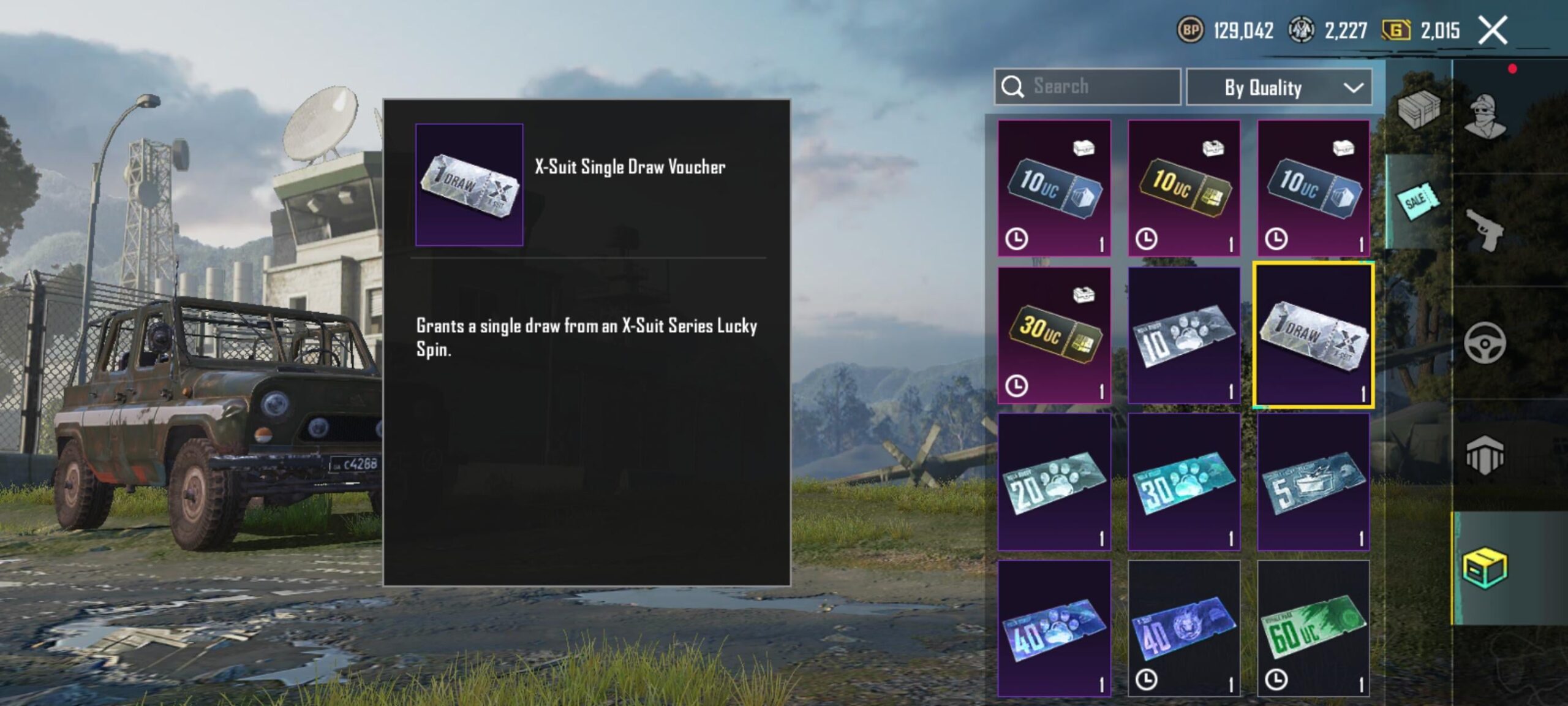Open the Vehicles category via the steering wheel icon
This screenshot has width=1568, height=706.
pyautogui.click(x=1485, y=342)
